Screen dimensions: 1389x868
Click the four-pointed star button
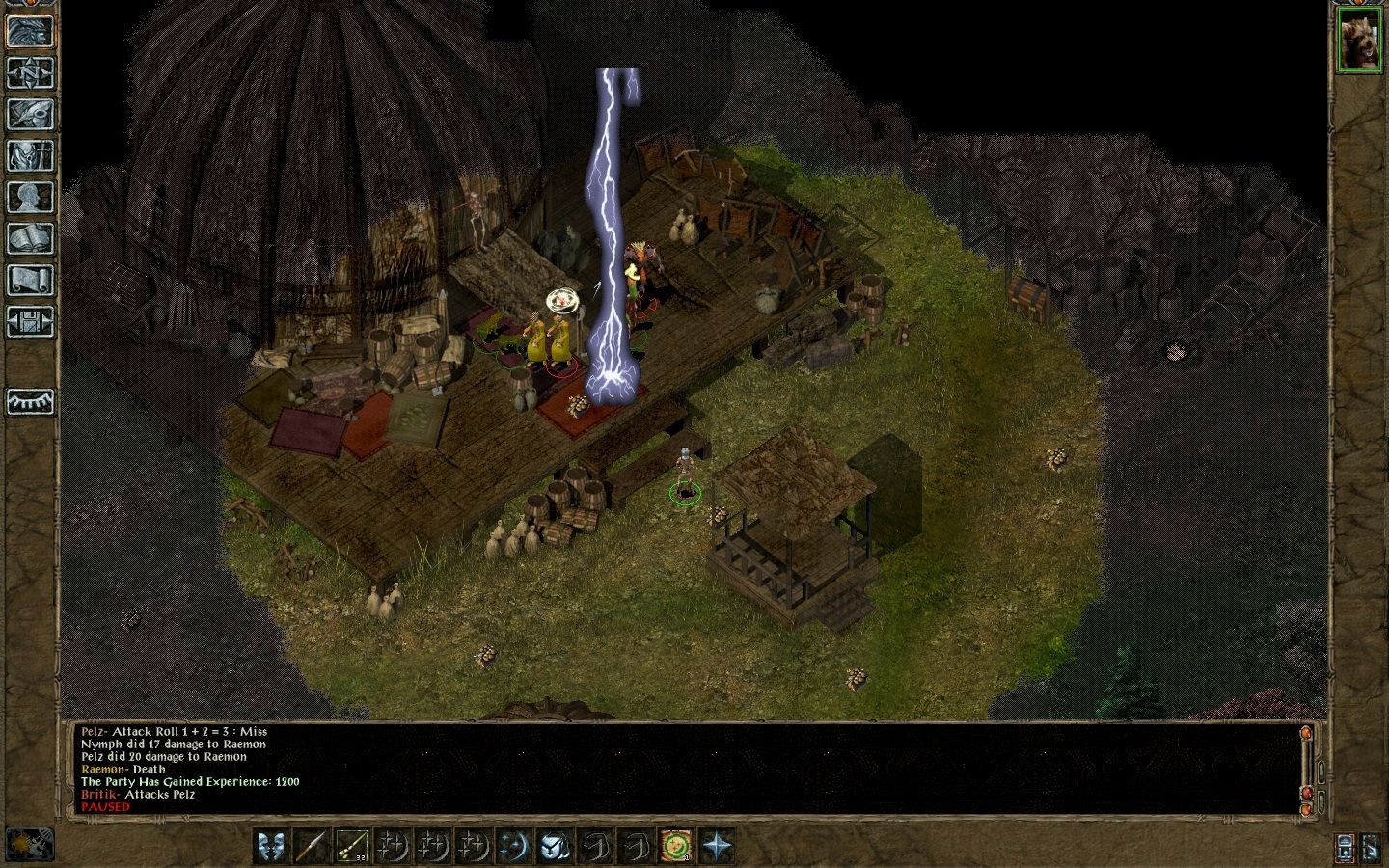tap(719, 846)
